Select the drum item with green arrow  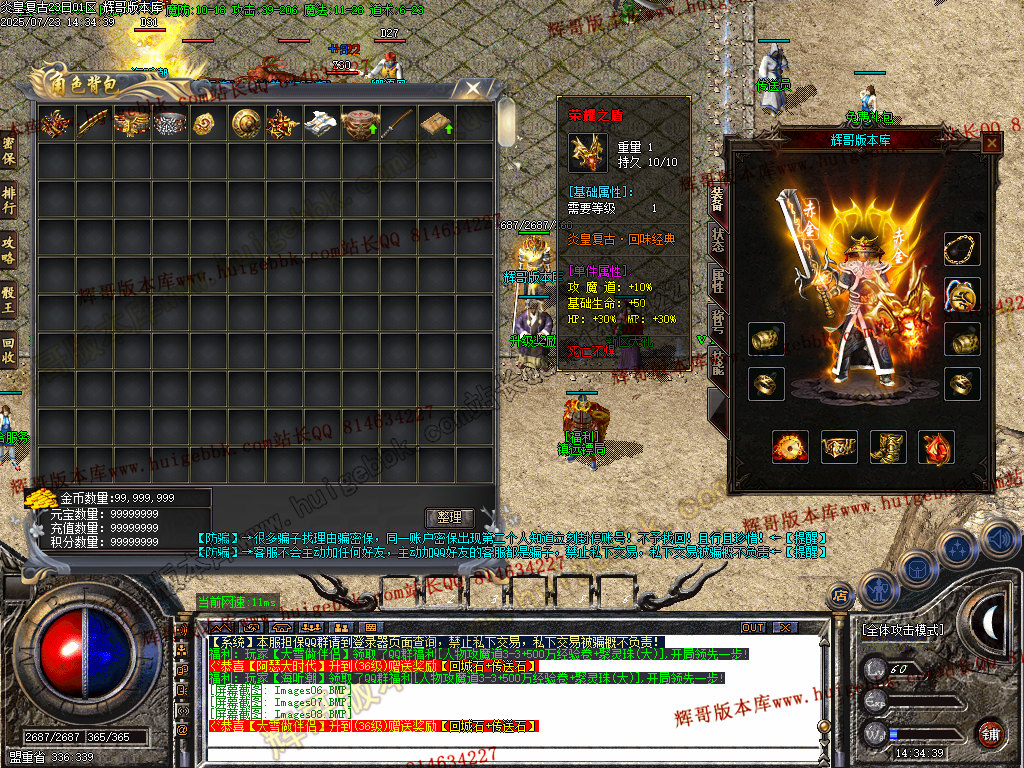(x=361, y=123)
